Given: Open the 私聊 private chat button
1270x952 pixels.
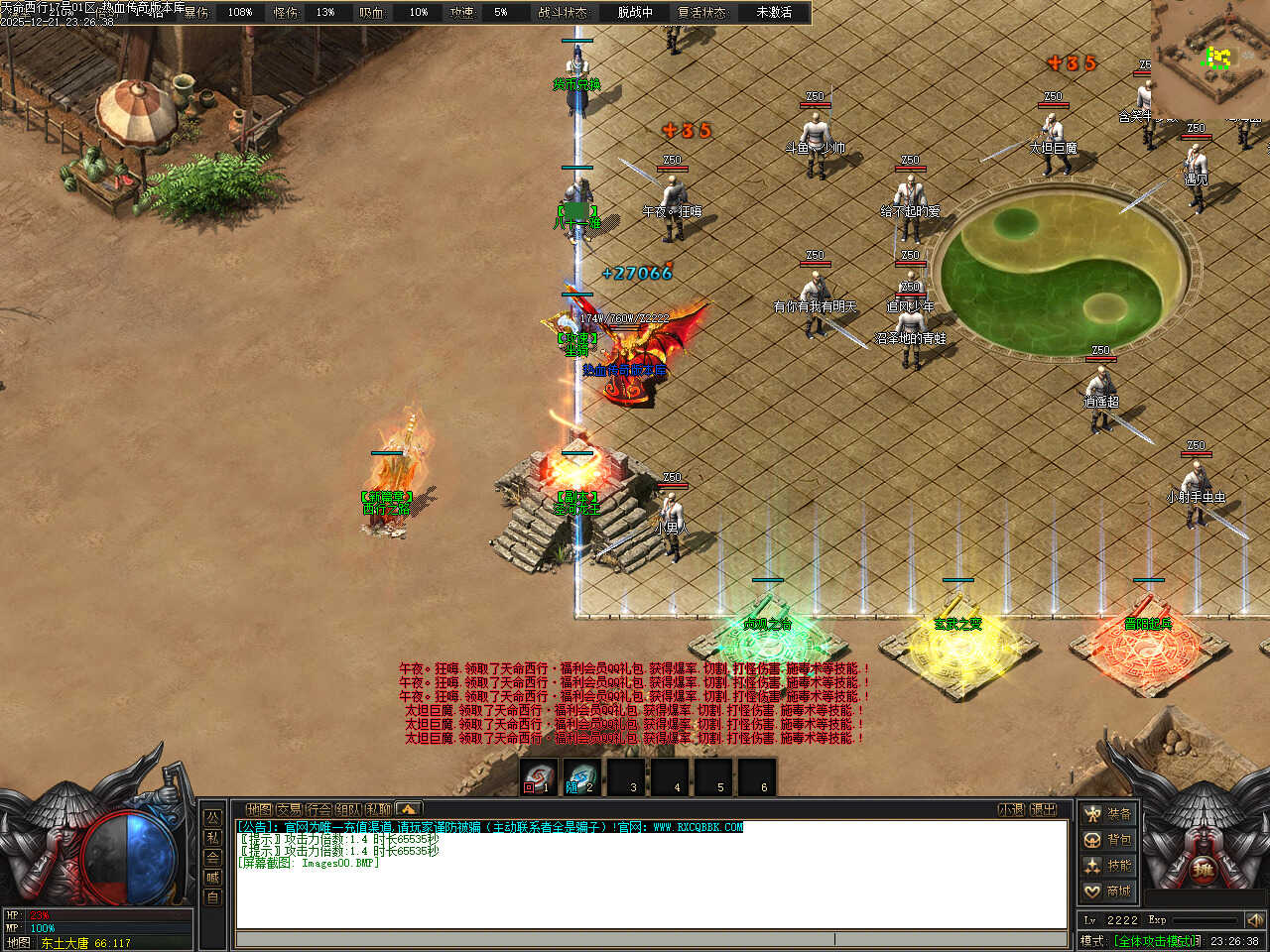Looking at the screenshot, I should click(378, 810).
